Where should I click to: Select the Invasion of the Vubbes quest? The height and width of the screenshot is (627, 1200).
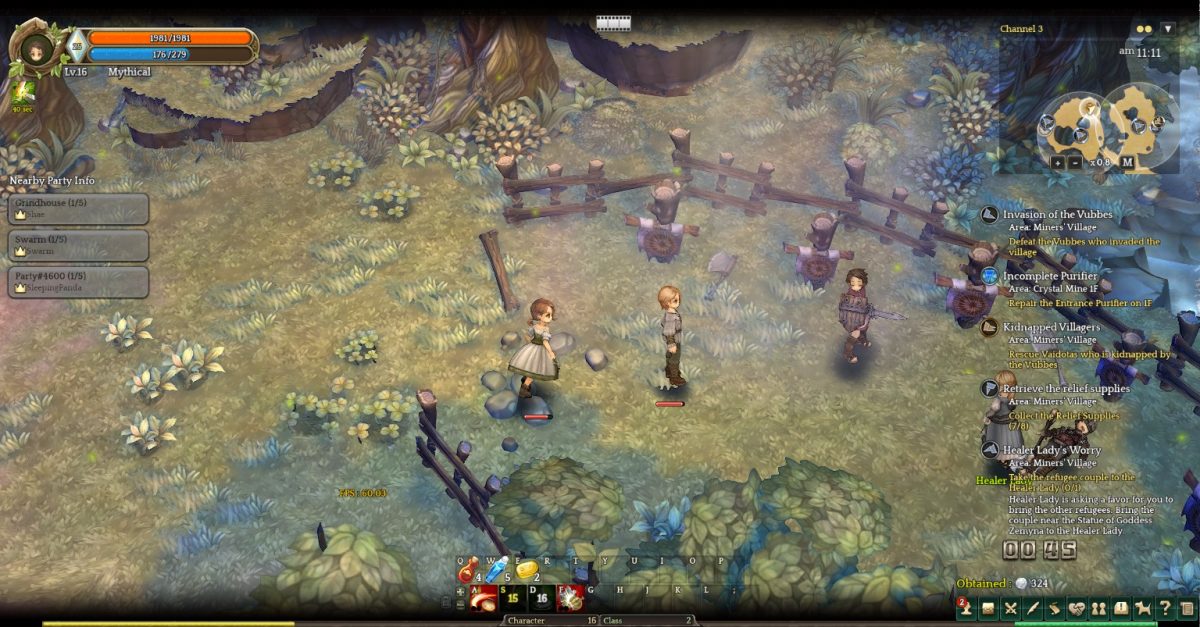coord(1057,215)
